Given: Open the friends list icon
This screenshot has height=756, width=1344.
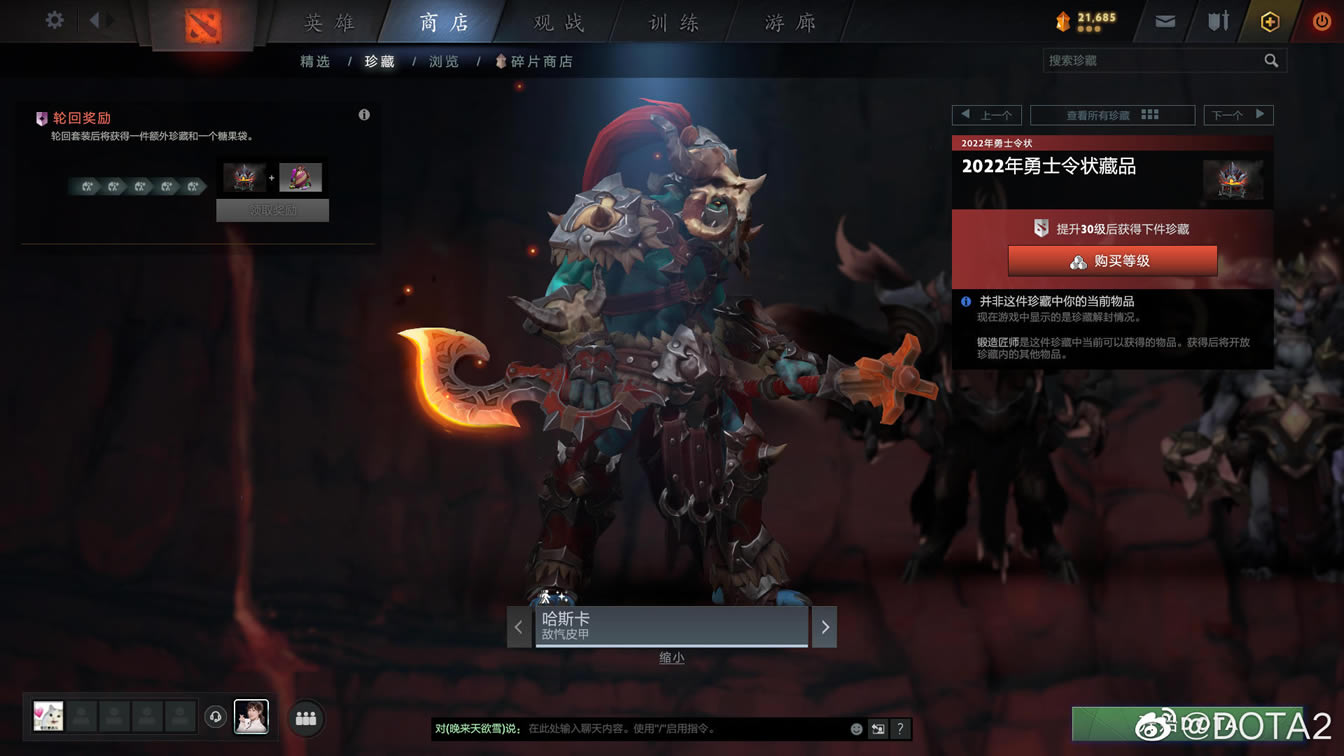Looking at the screenshot, I should (x=305, y=717).
